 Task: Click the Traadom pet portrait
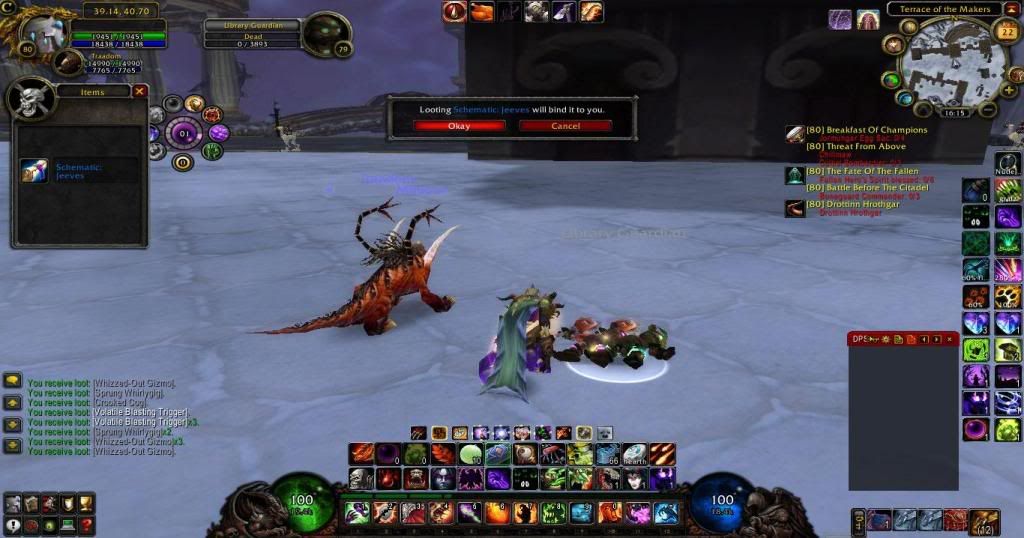tap(68, 63)
